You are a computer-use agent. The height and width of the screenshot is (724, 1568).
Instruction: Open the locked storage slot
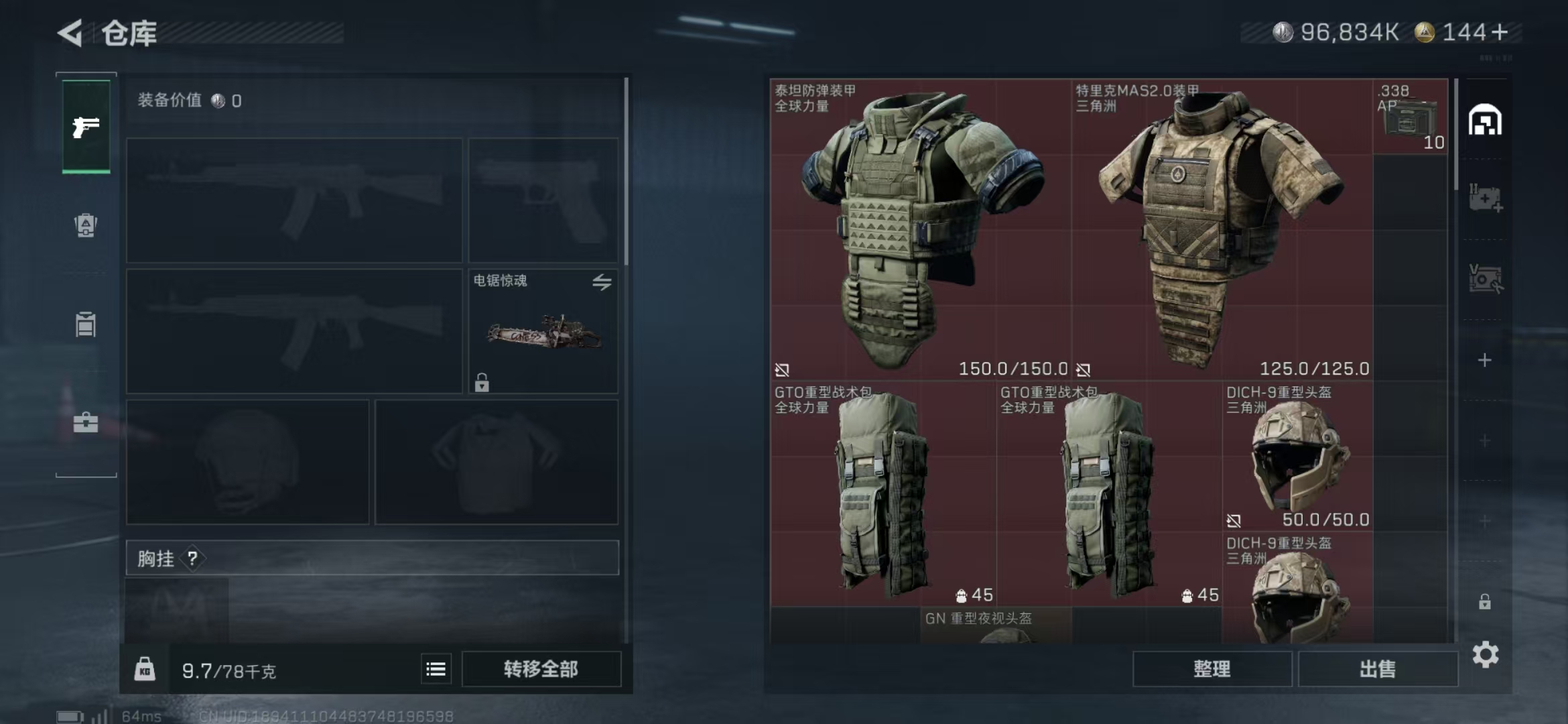click(1485, 602)
